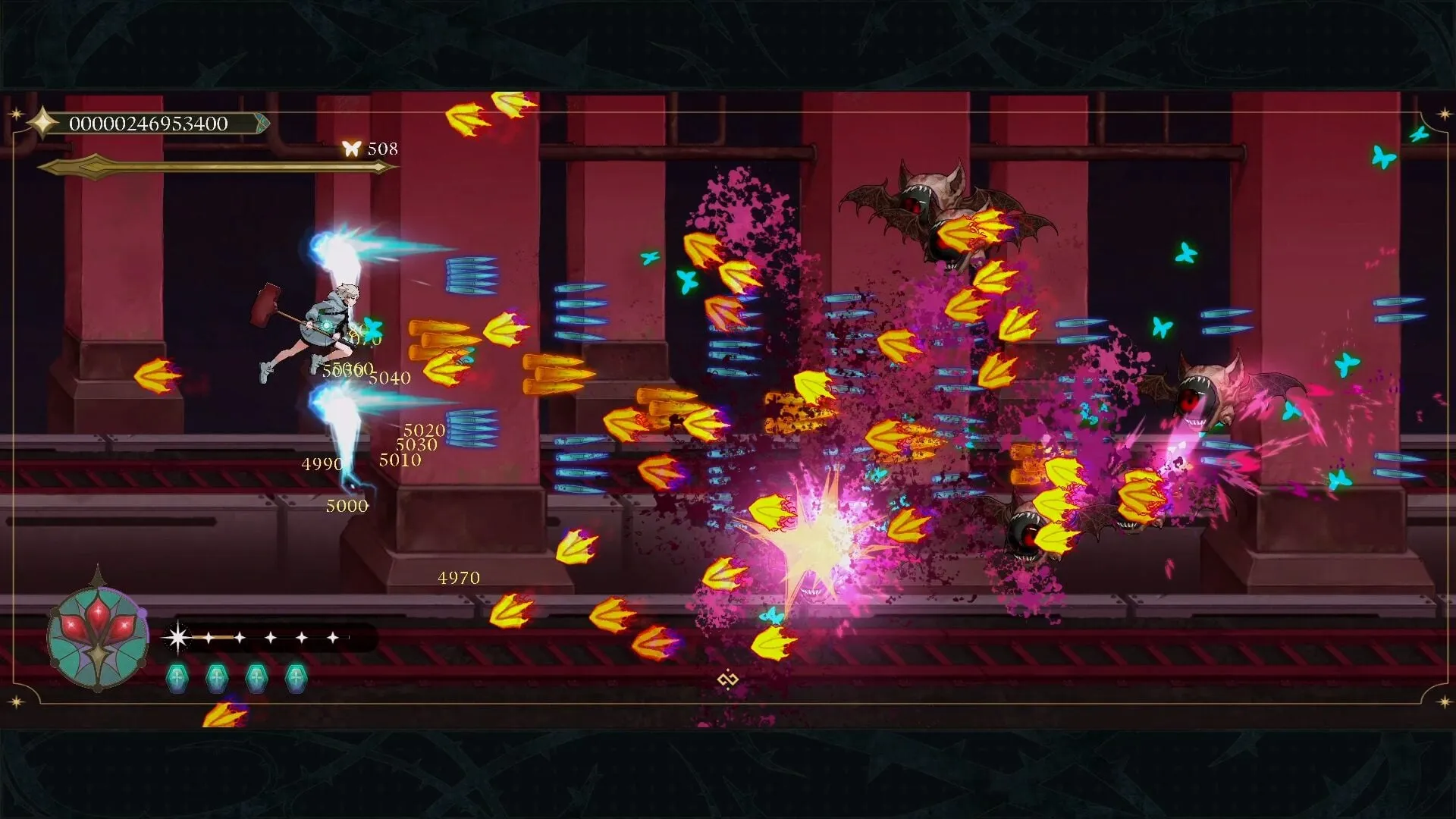Click the teal chevron cap on the score box
The width and height of the screenshot is (1456, 819).
click(263, 121)
